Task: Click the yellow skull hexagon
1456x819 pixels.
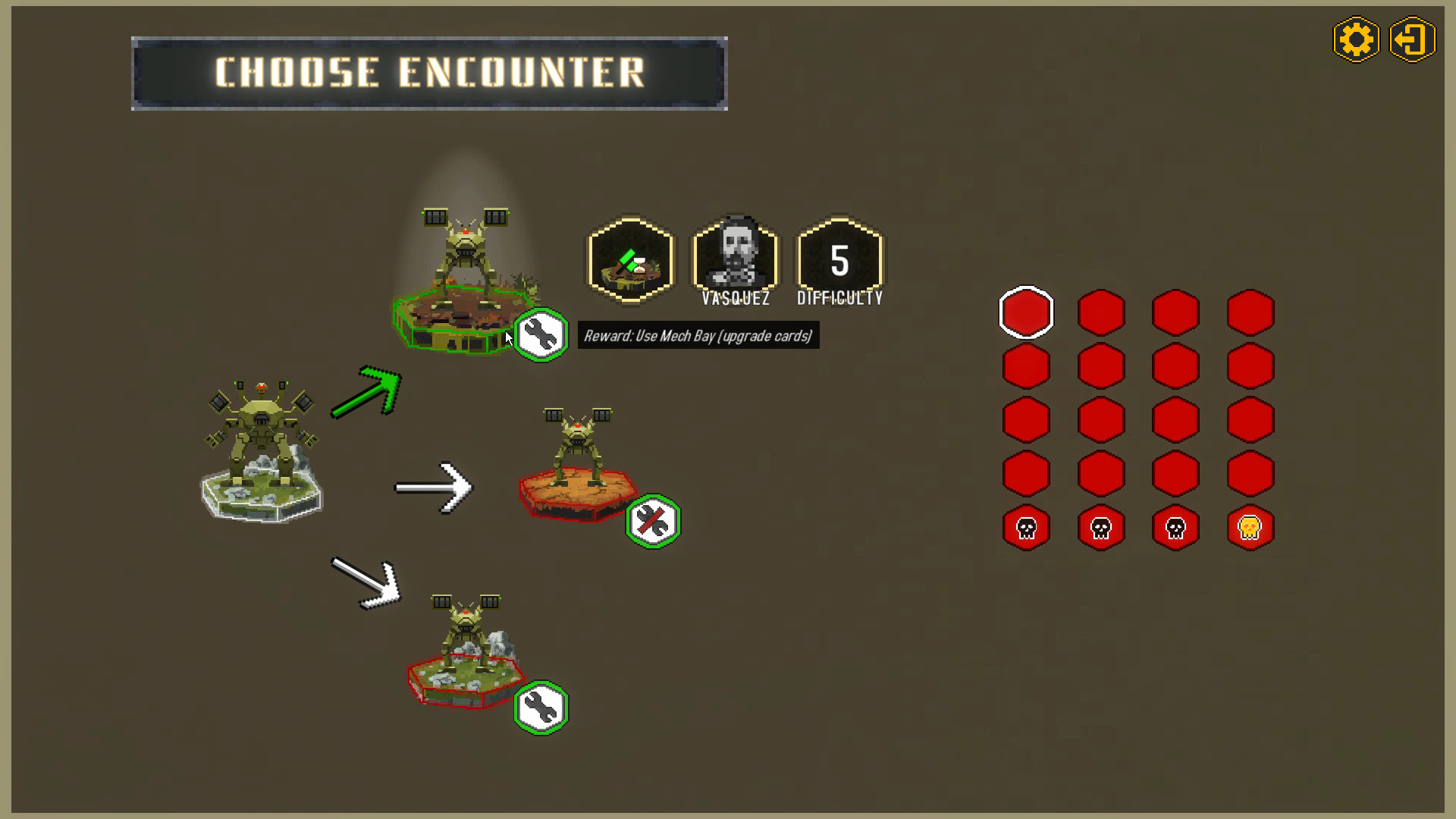Action: point(1250,528)
